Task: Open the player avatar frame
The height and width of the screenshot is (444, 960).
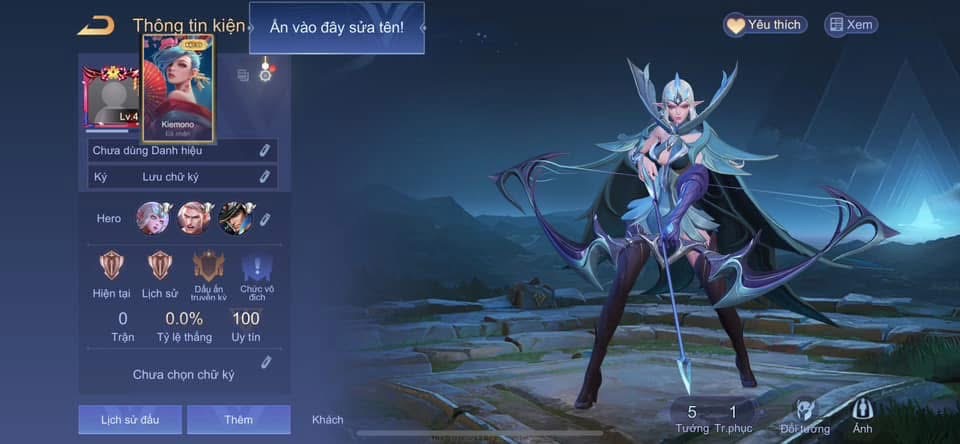Action: pyautogui.click(x=111, y=100)
